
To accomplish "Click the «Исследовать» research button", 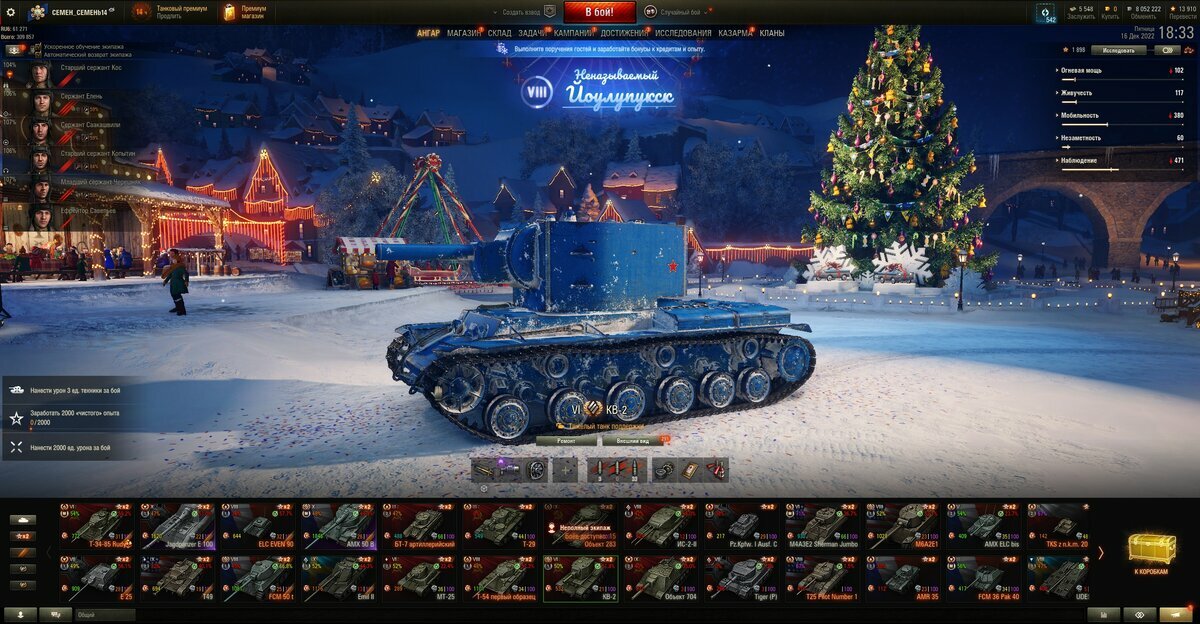I will click(x=1118, y=49).
